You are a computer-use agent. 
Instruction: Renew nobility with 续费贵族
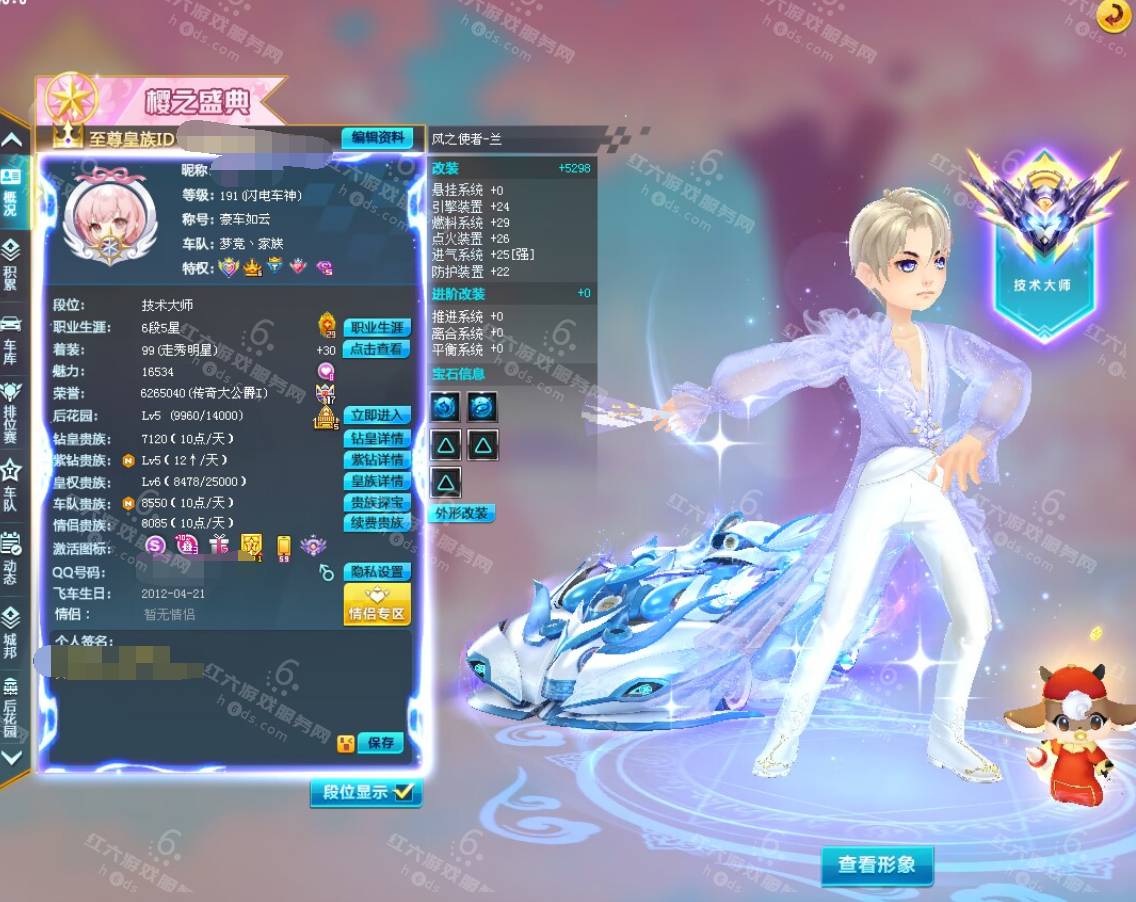(377, 523)
